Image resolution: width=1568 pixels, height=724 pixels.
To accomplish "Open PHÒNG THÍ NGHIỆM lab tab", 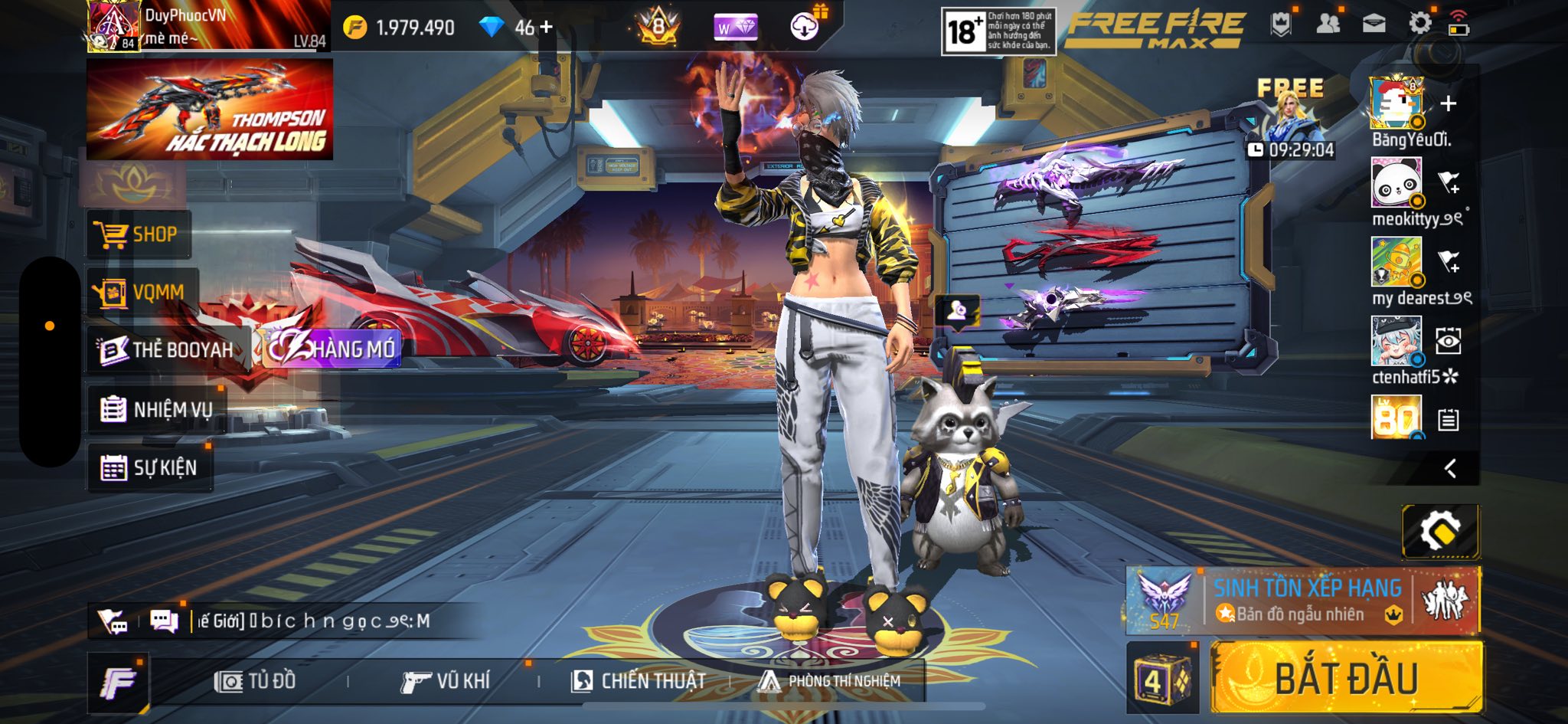I will point(829,681).
